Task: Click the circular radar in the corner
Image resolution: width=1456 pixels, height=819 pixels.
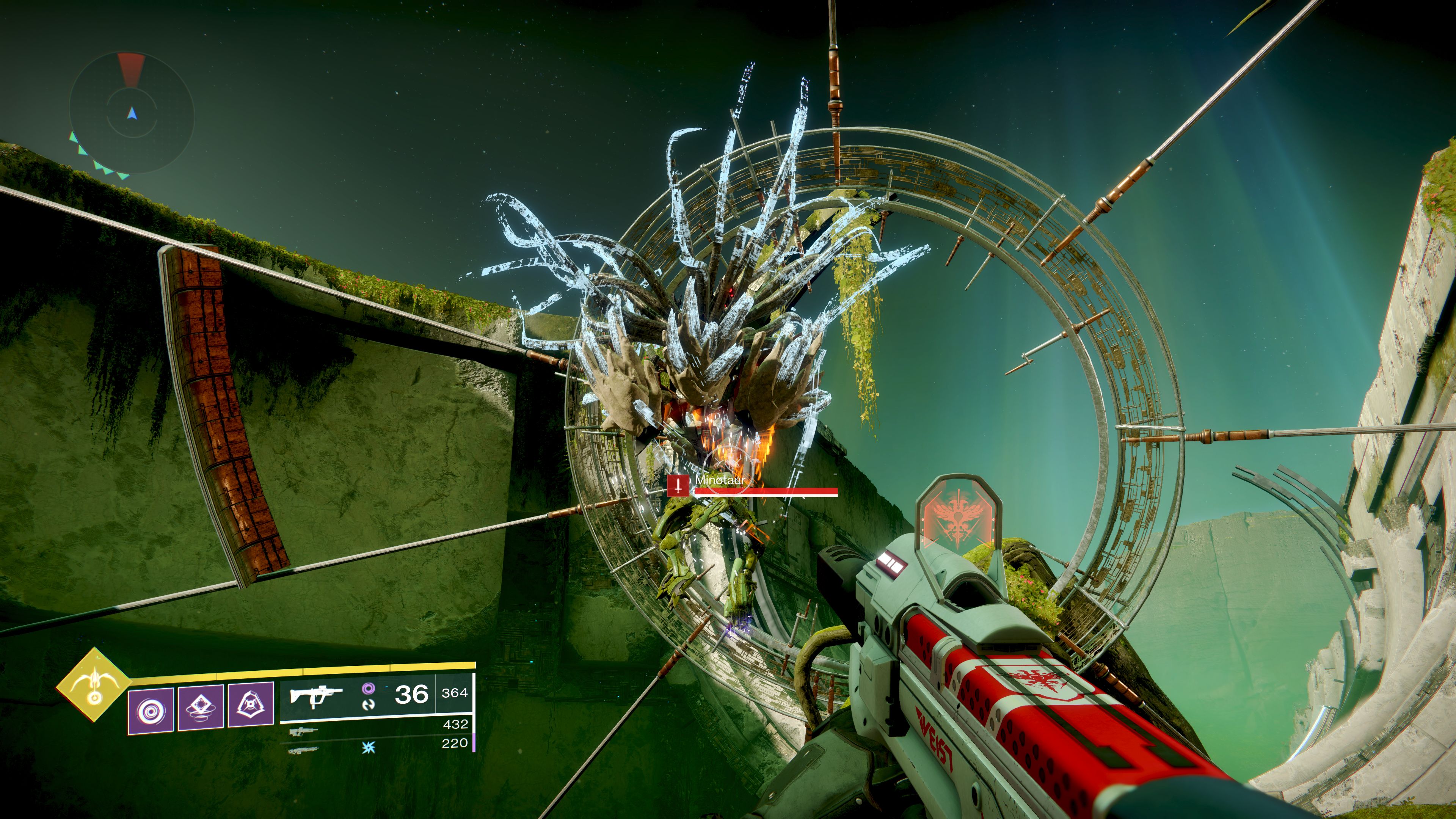Action: pos(132,113)
